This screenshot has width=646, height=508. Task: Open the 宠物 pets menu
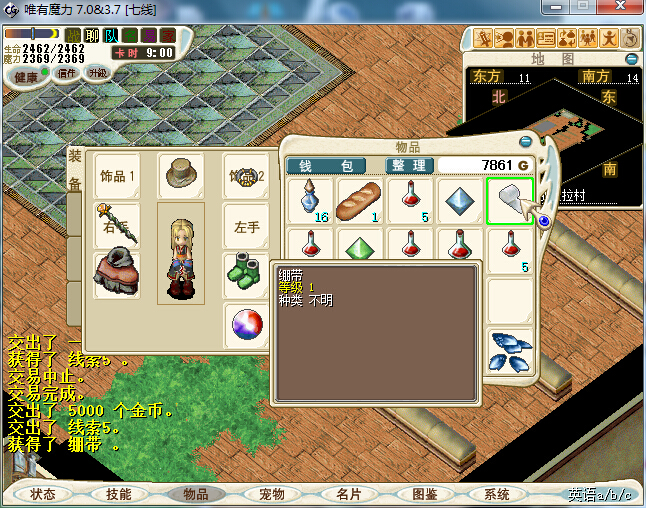point(271,494)
